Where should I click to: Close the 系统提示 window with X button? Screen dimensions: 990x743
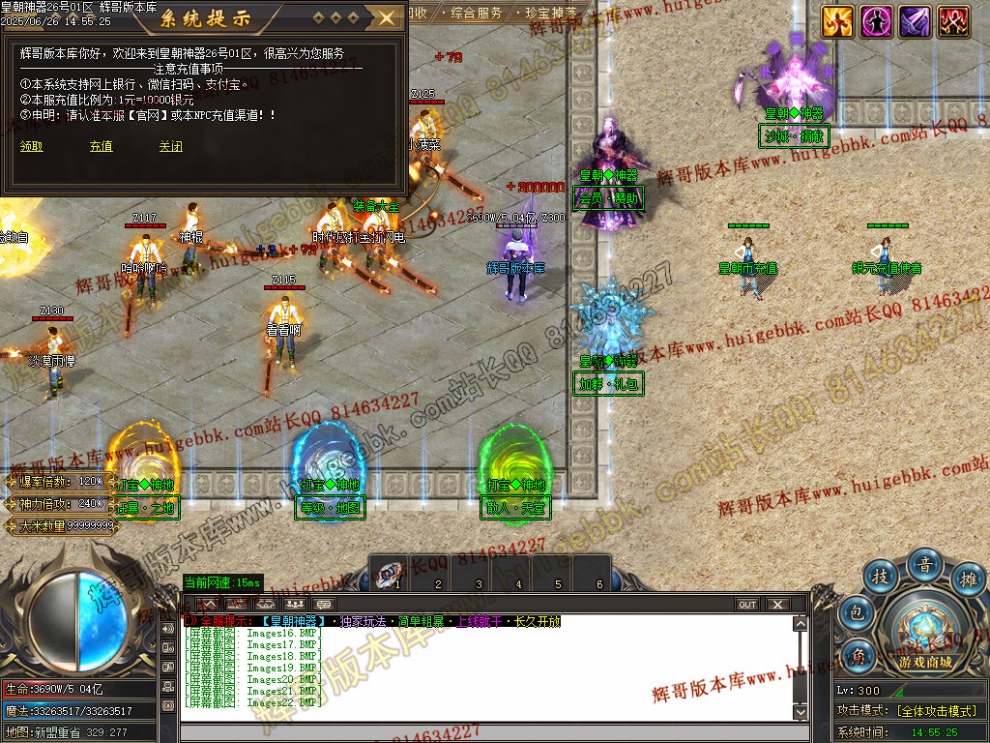pos(385,18)
